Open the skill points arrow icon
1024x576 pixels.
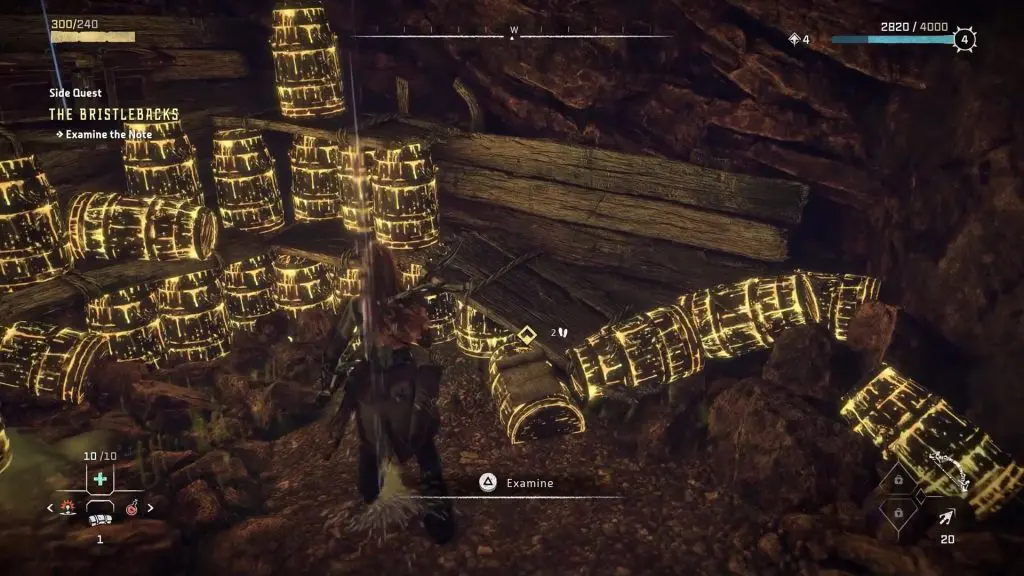pos(795,39)
